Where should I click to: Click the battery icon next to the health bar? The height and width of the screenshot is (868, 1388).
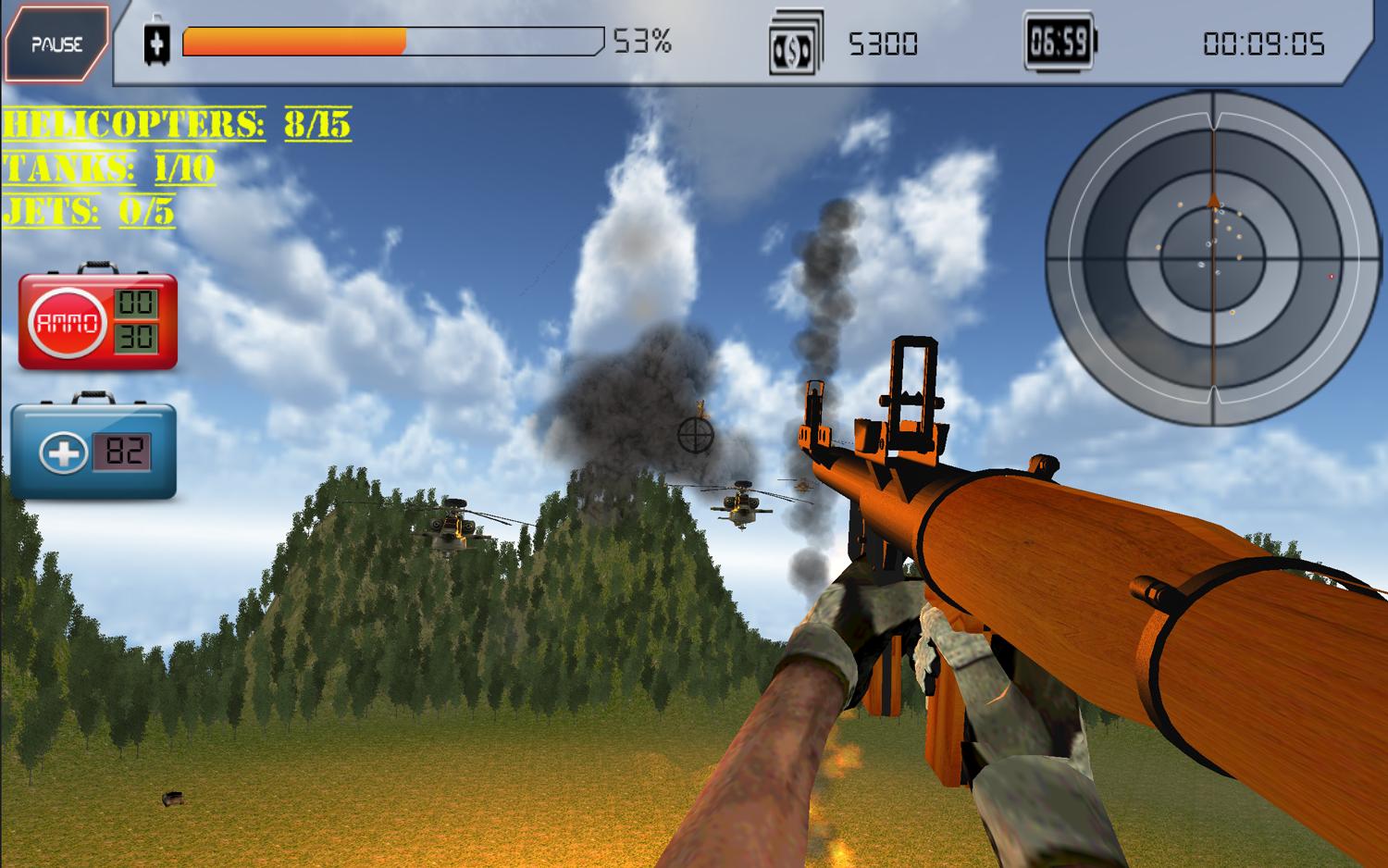click(x=157, y=41)
